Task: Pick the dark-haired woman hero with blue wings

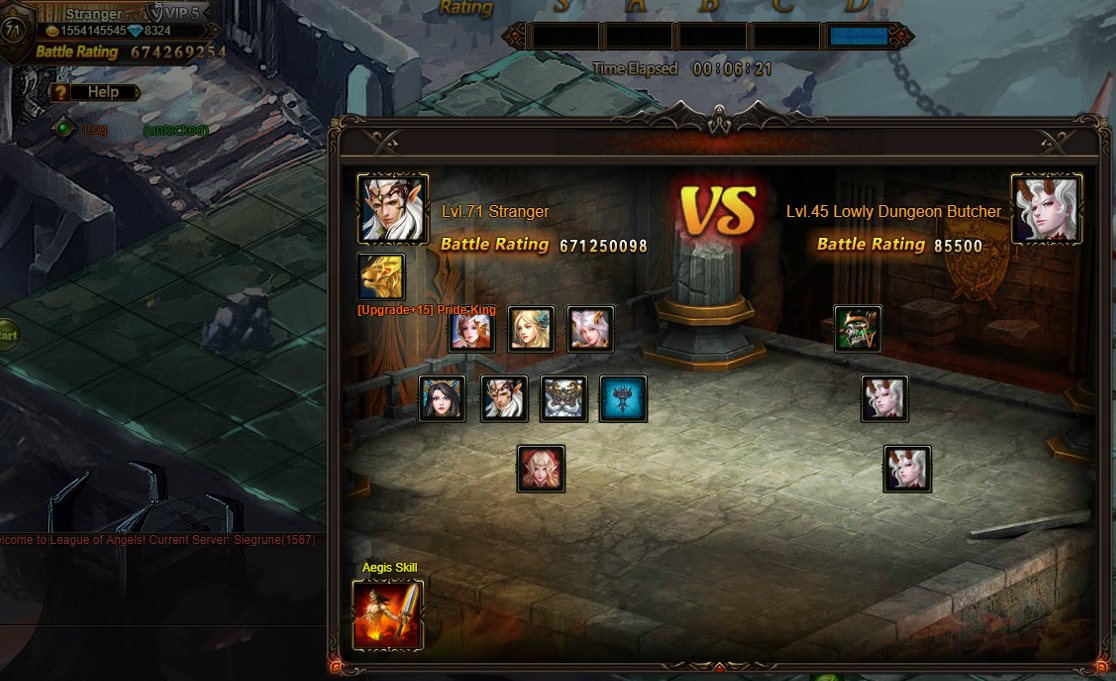Action: (442, 399)
